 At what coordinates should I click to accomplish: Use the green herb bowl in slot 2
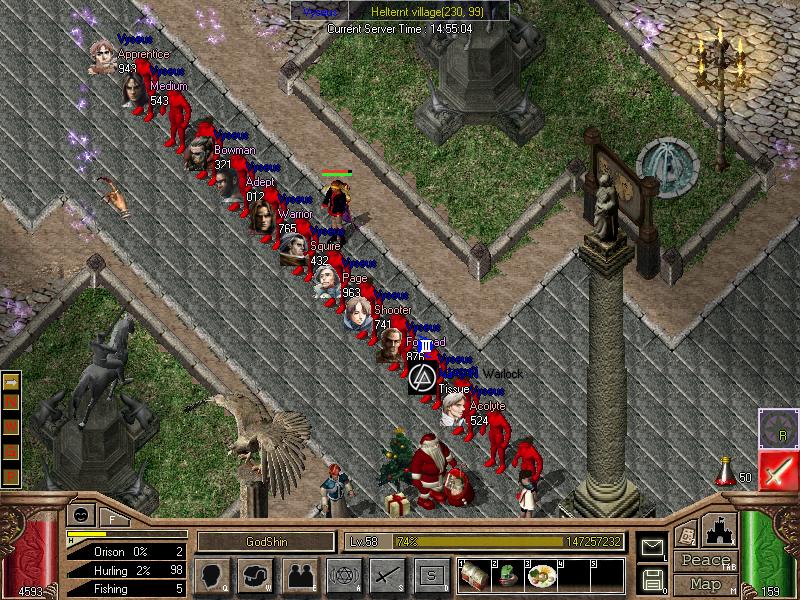point(508,577)
